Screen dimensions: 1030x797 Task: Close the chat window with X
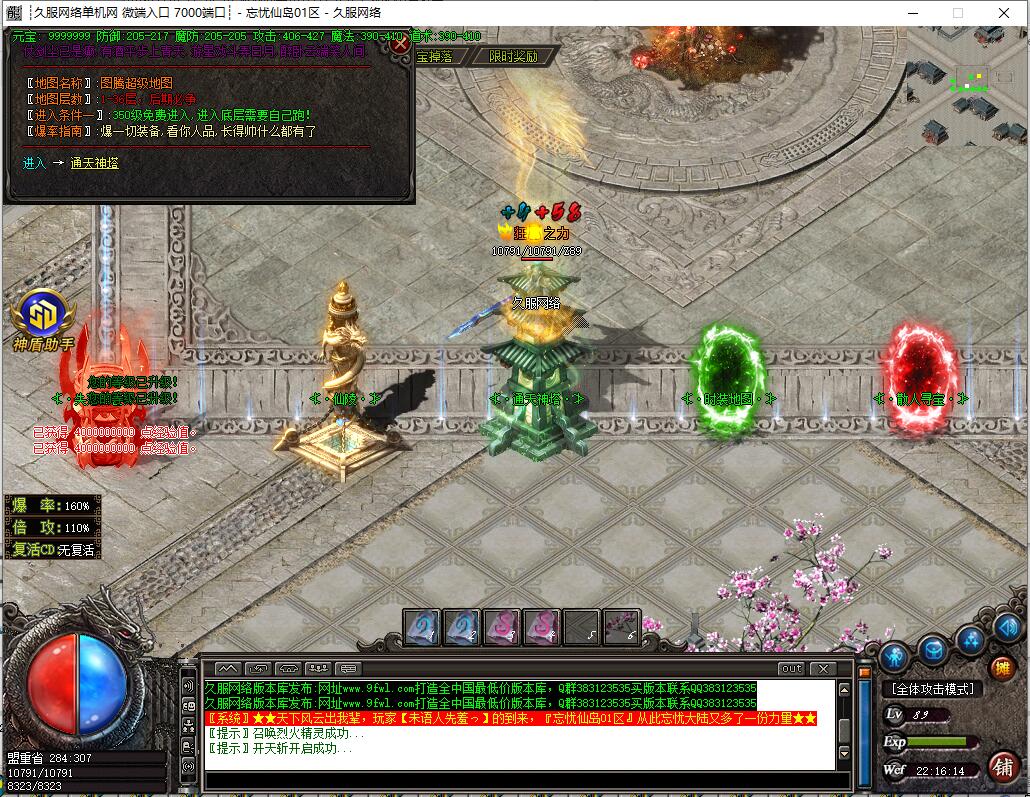823,668
